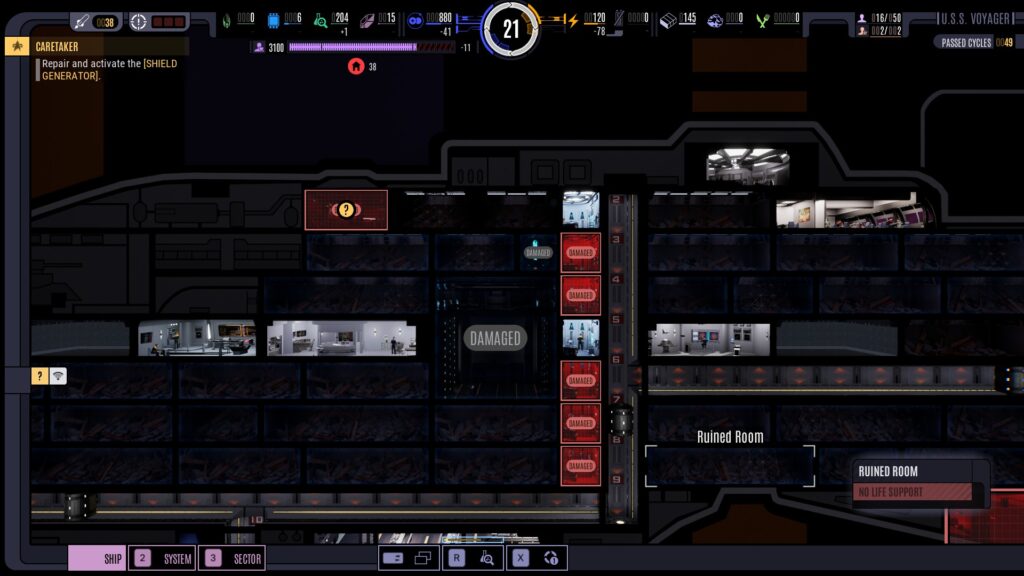Click the red house icon below morale bar

355,67
